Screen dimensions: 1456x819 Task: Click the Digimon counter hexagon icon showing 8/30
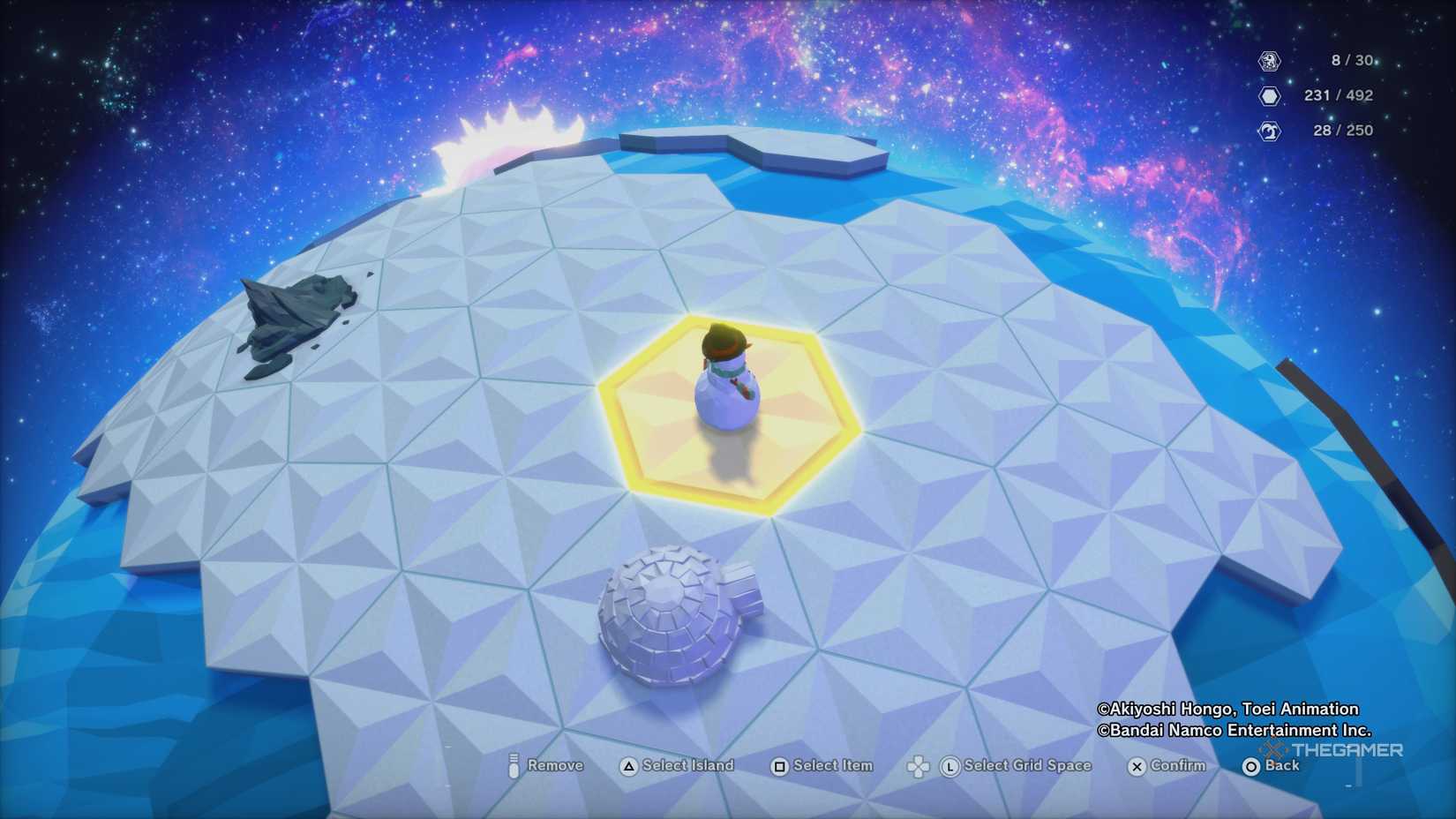pyautogui.click(x=1272, y=62)
